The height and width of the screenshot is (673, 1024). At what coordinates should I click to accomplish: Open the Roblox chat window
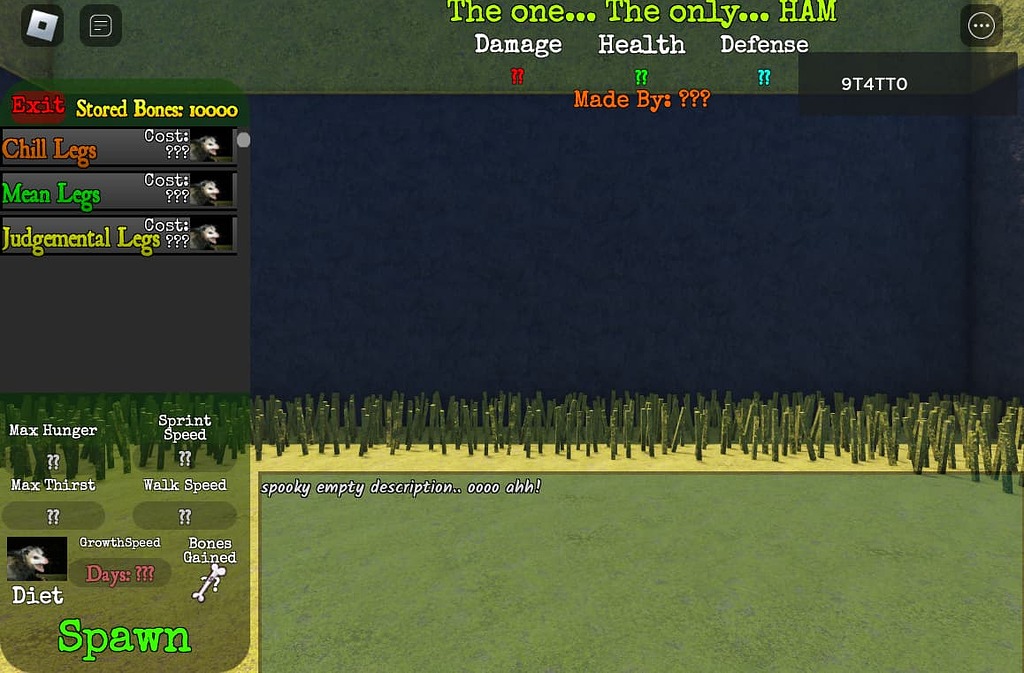point(100,26)
